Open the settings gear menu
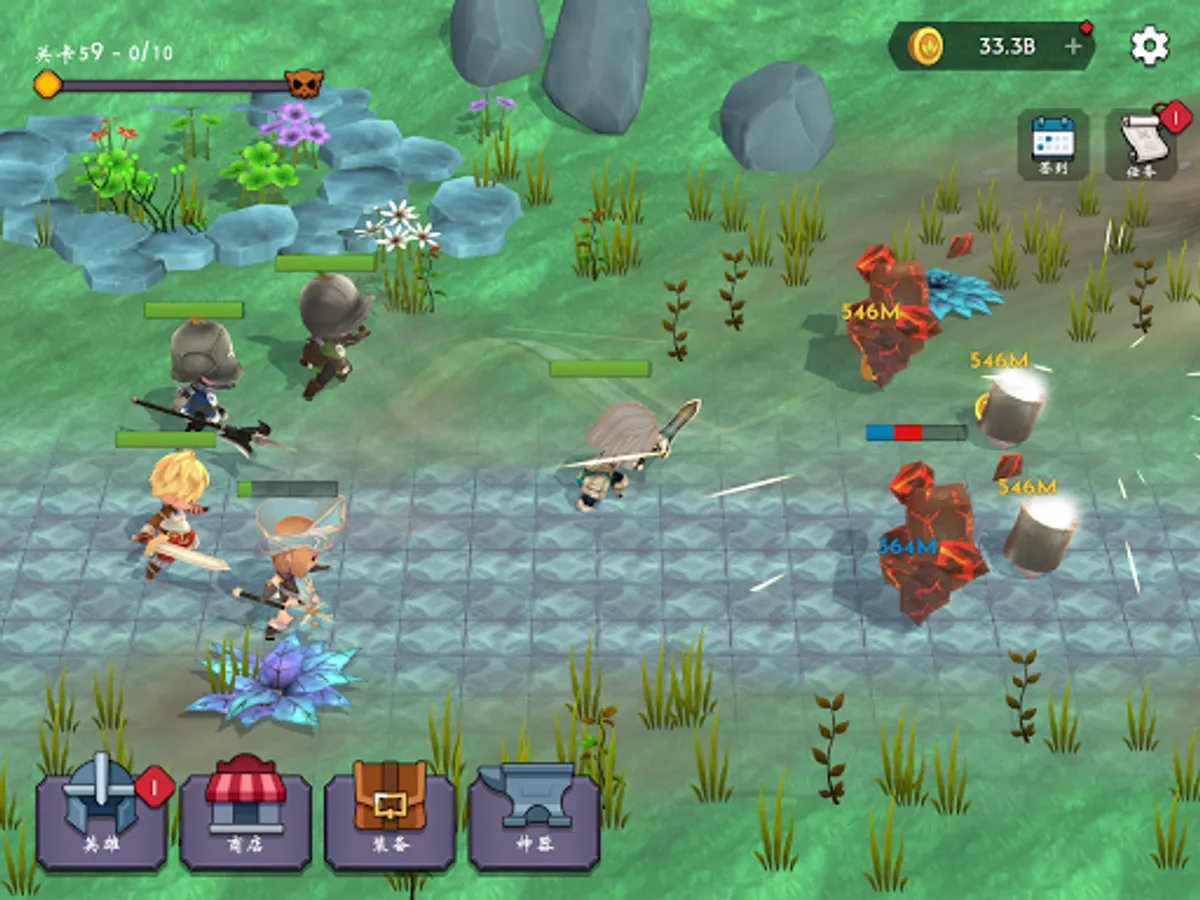Screen dimensions: 1200x900 [x=1149, y=46]
